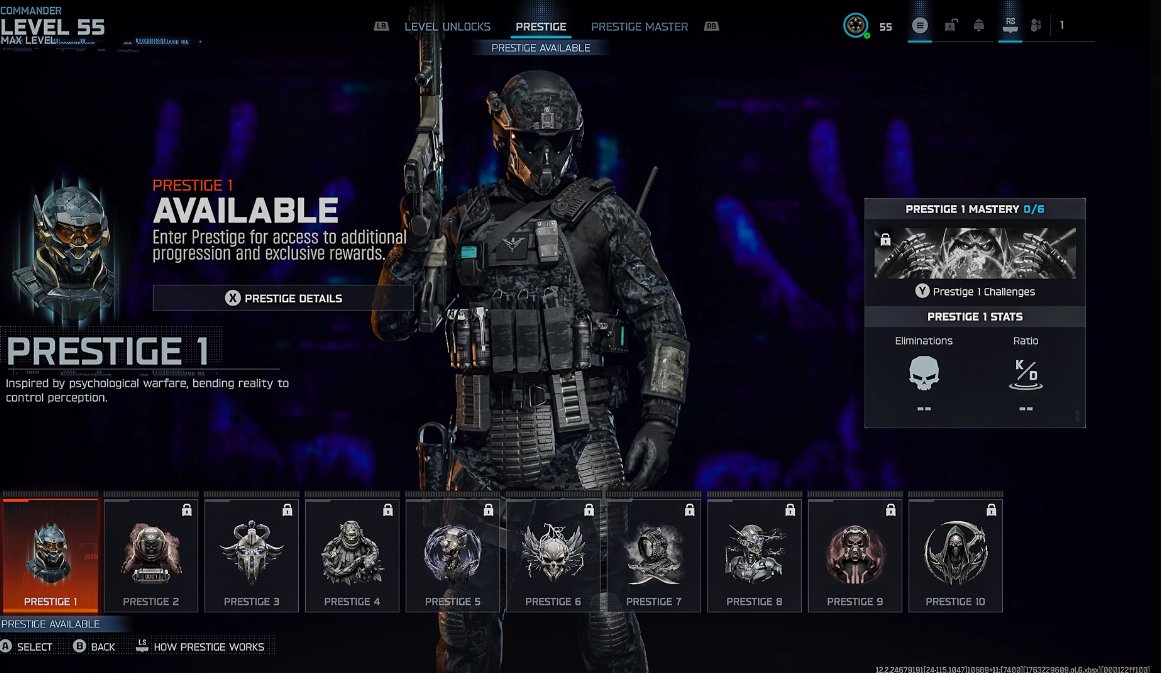Select the Prestige 1 emblem tile
The width and height of the screenshot is (1161, 673).
(51, 555)
